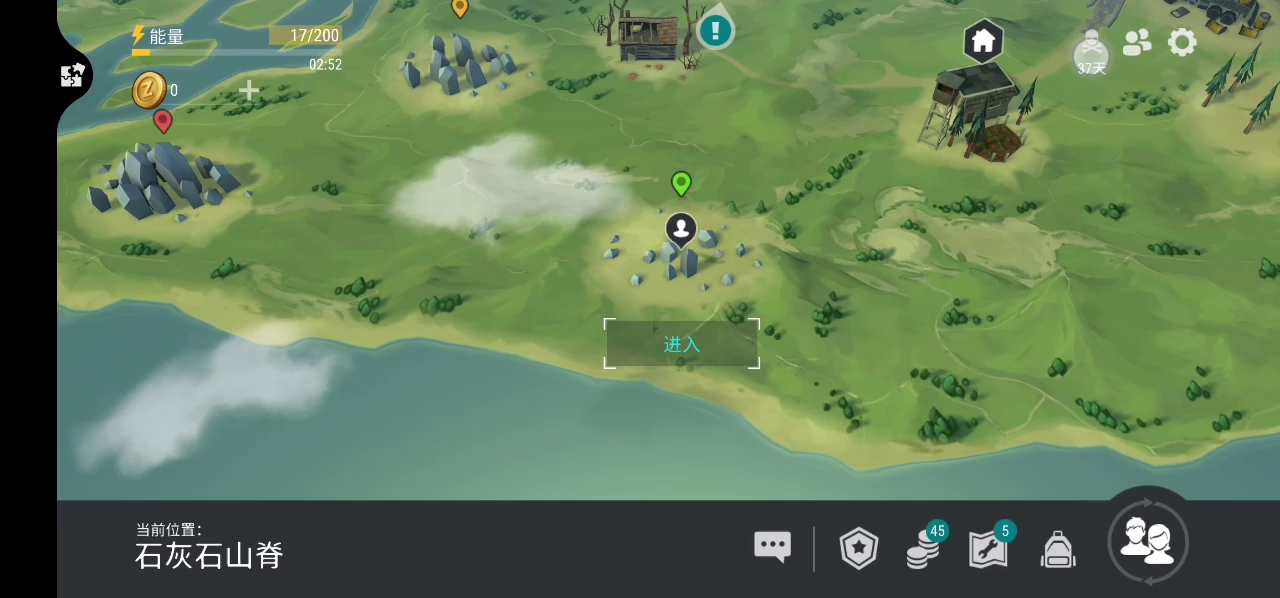This screenshot has height=598, width=1280.
Task: Tap the character switch round button
Action: tap(1148, 542)
